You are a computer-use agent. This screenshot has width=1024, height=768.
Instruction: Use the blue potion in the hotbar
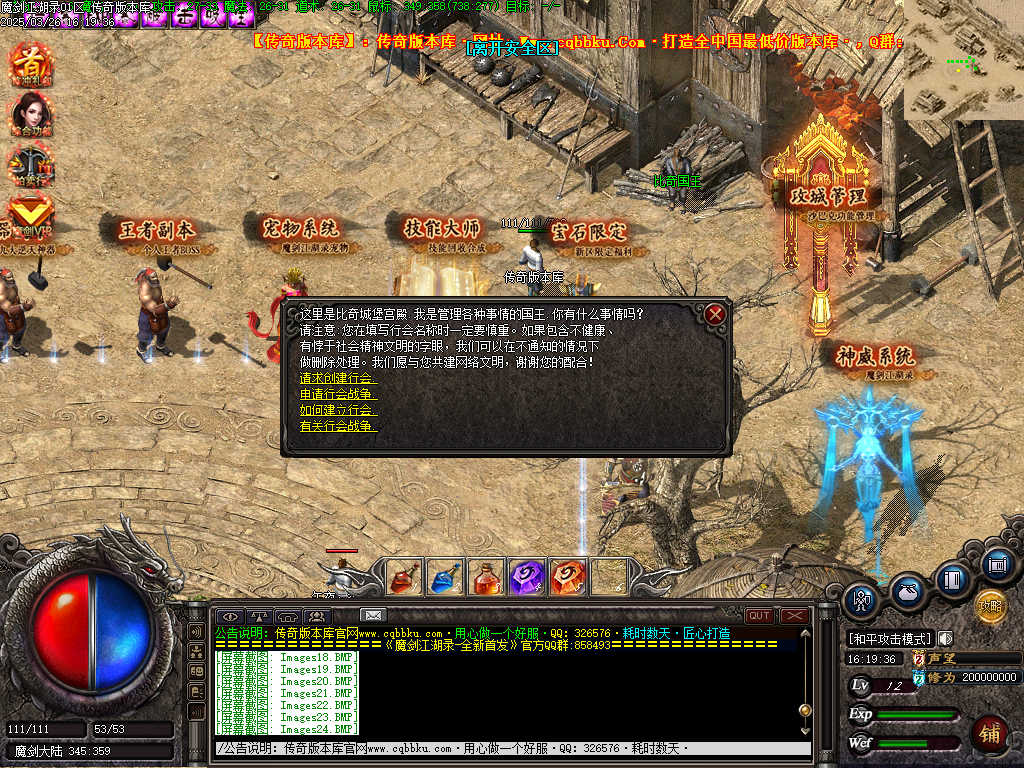[446, 577]
